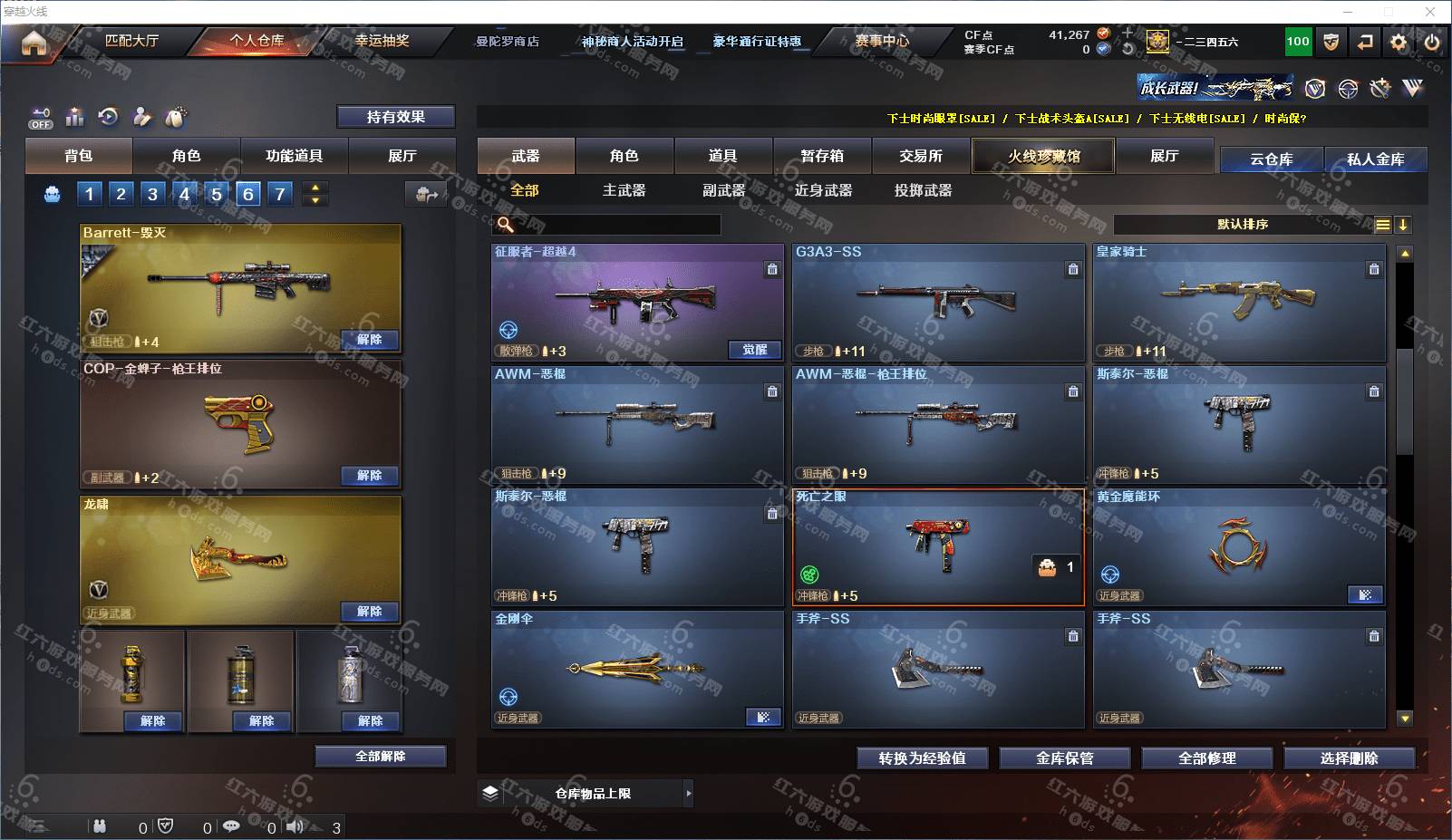Open the 赛事中心 tournament center
The image size is (1452, 840).
881,41
